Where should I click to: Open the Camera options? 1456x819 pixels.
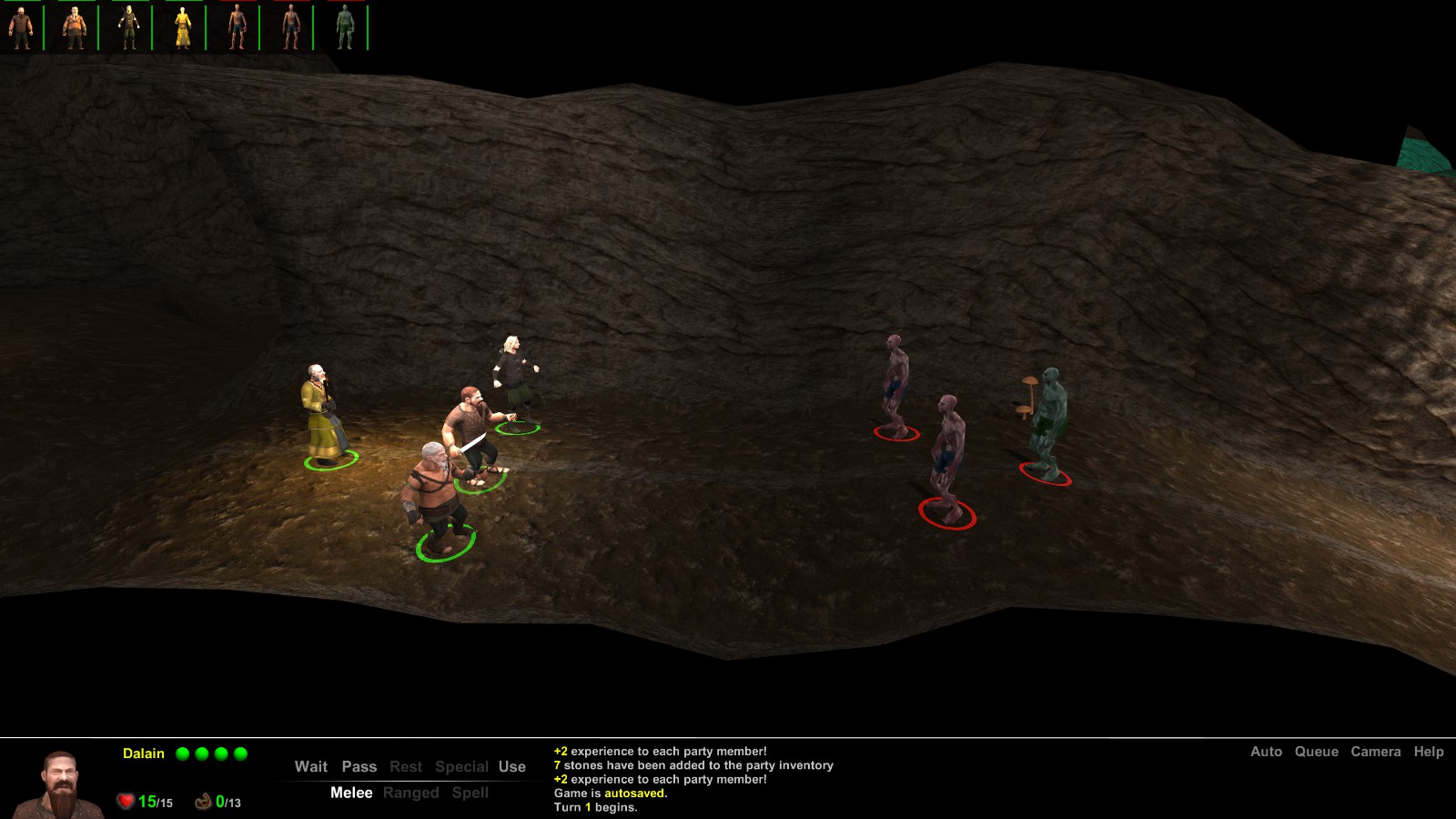pos(1376,753)
